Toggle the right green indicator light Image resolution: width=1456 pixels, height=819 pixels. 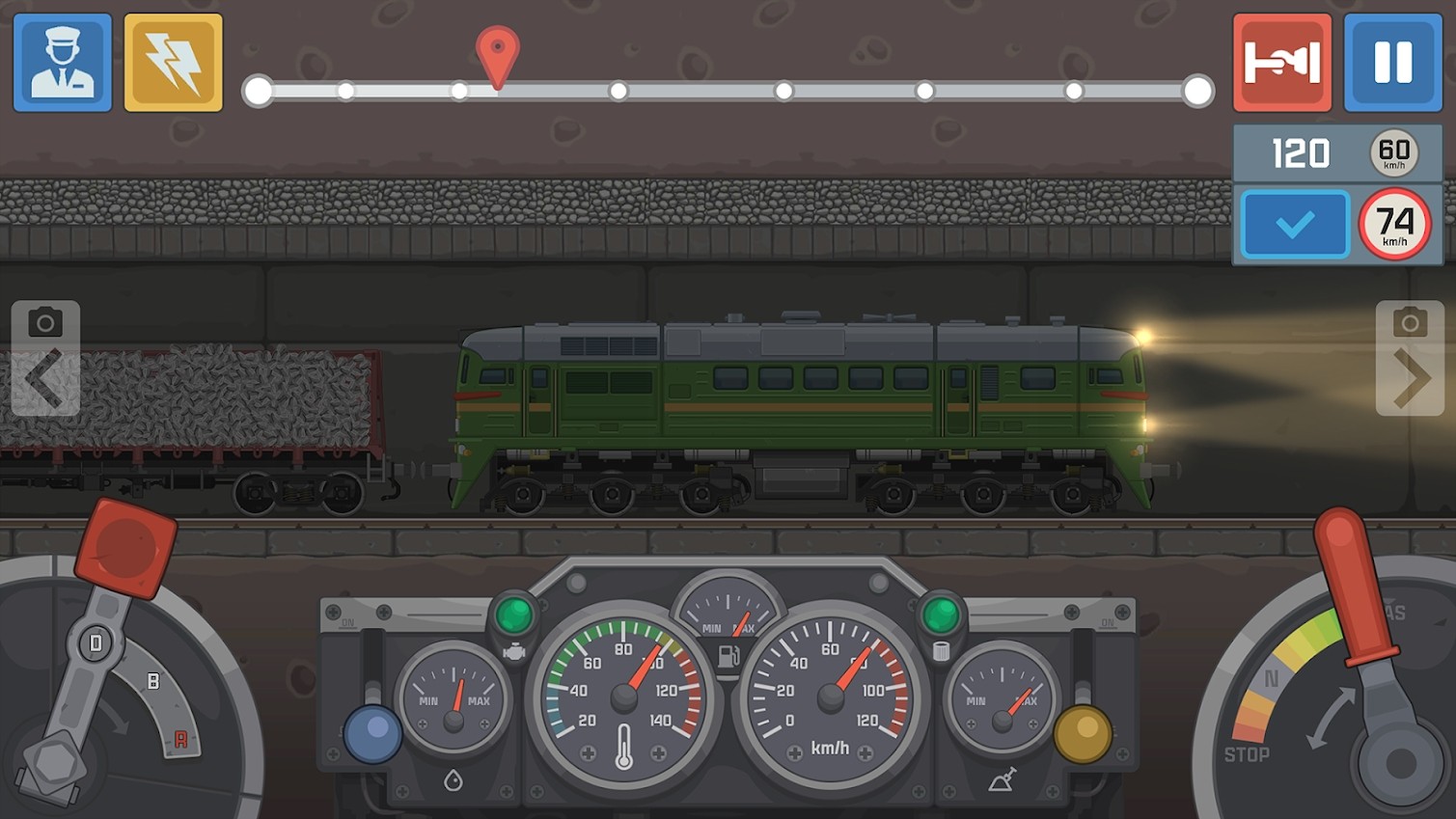click(x=940, y=612)
